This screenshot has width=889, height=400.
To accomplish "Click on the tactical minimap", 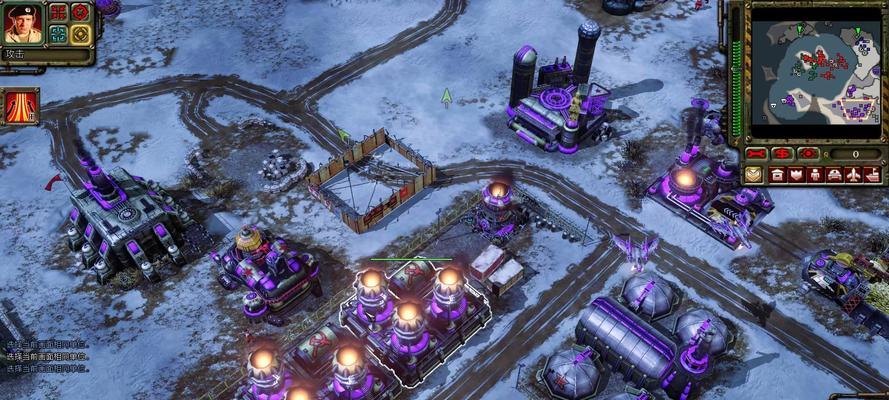I will coord(814,70).
